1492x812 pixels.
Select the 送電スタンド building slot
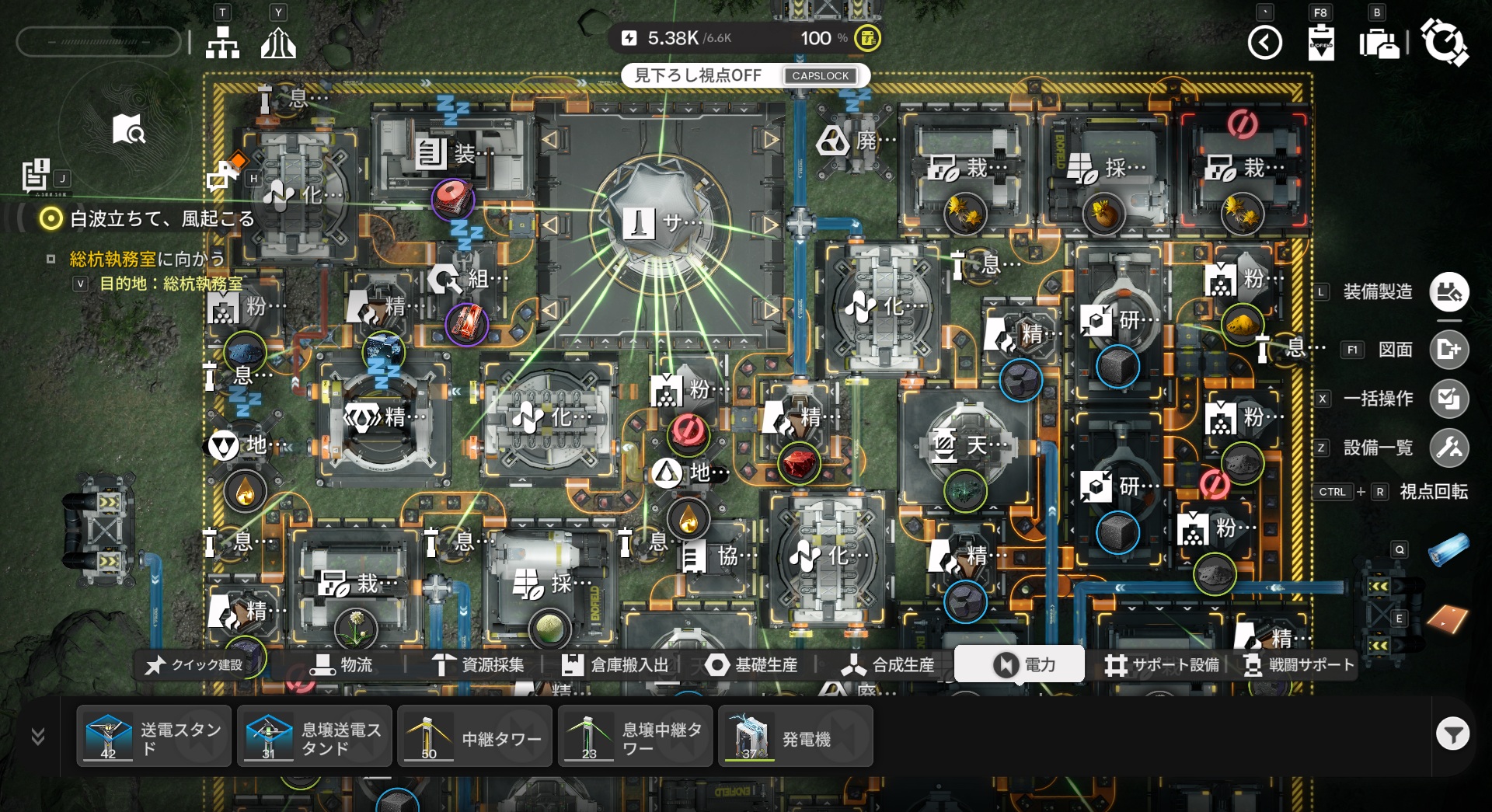point(154,737)
